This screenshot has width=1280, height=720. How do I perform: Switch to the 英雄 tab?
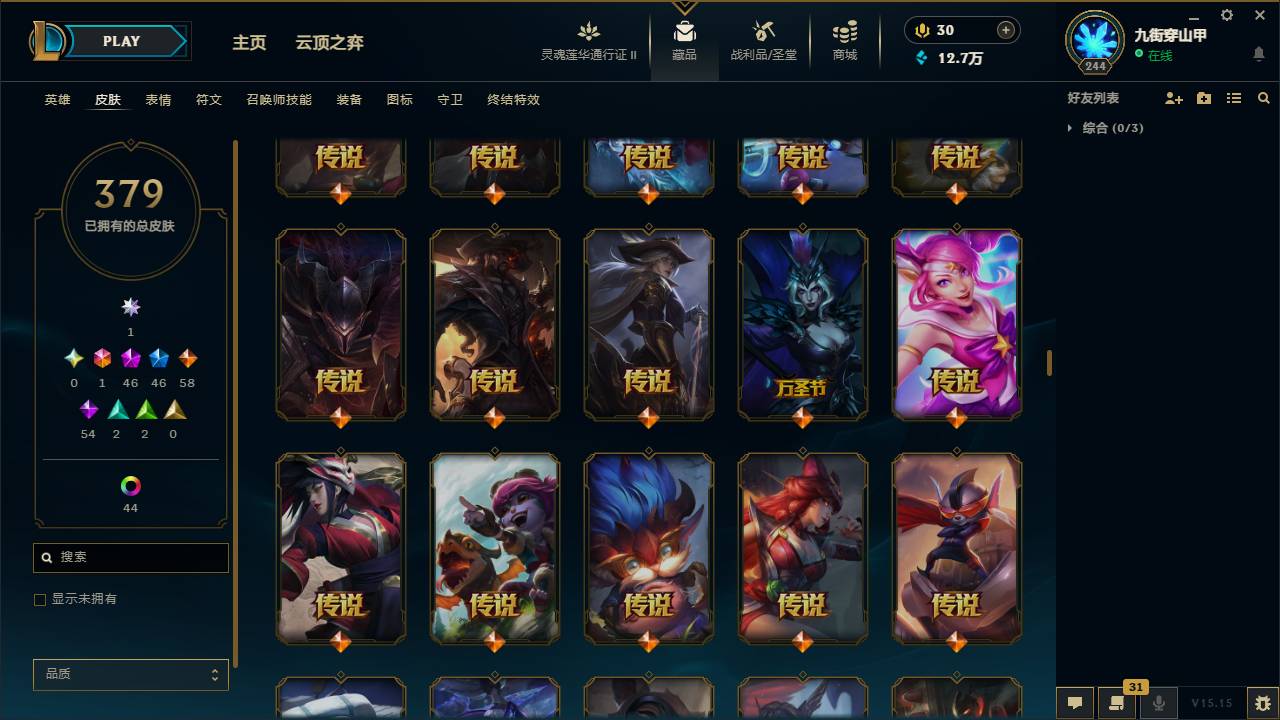(x=57, y=99)
